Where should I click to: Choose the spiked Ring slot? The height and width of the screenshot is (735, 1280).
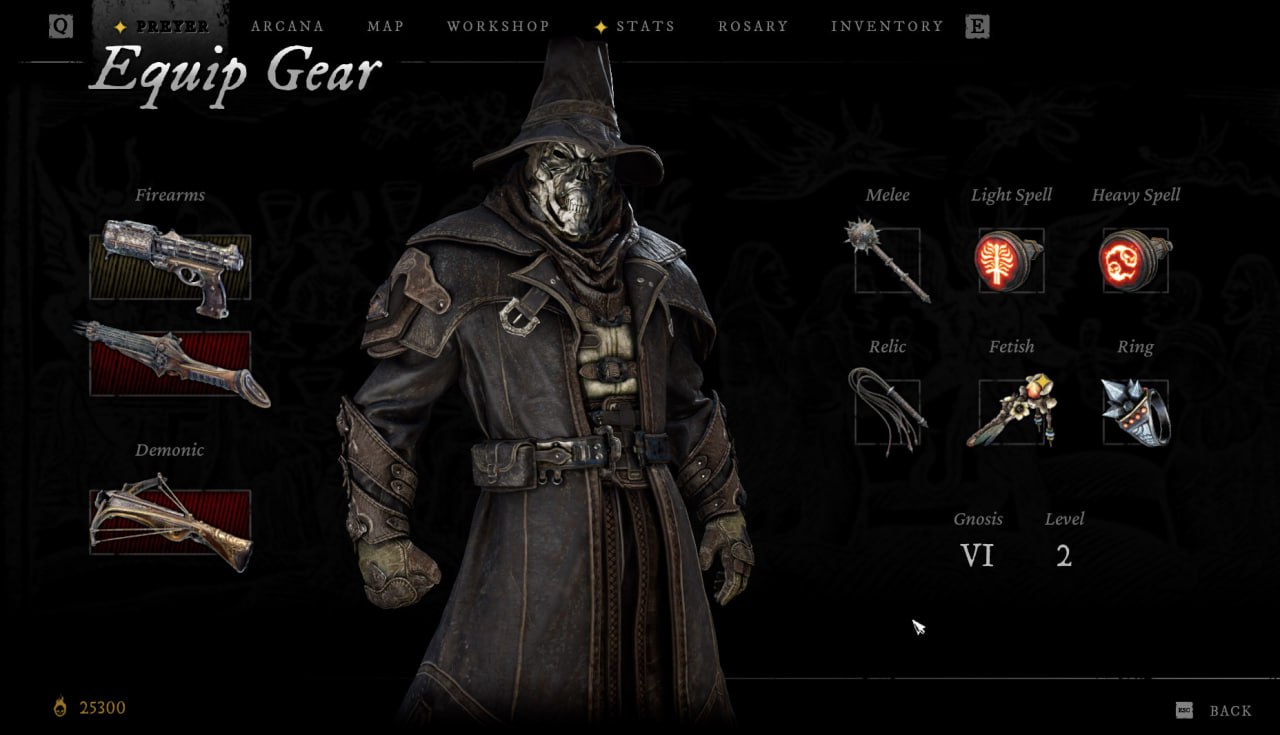[x=1134, y=411]
